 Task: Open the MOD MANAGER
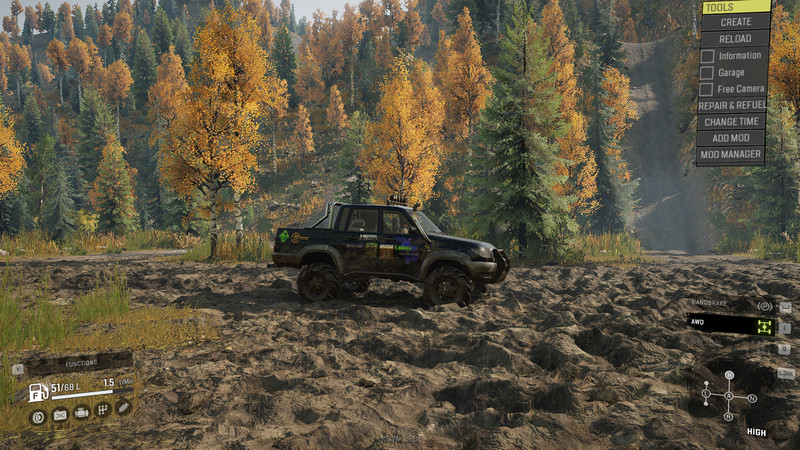coord(733,154)
